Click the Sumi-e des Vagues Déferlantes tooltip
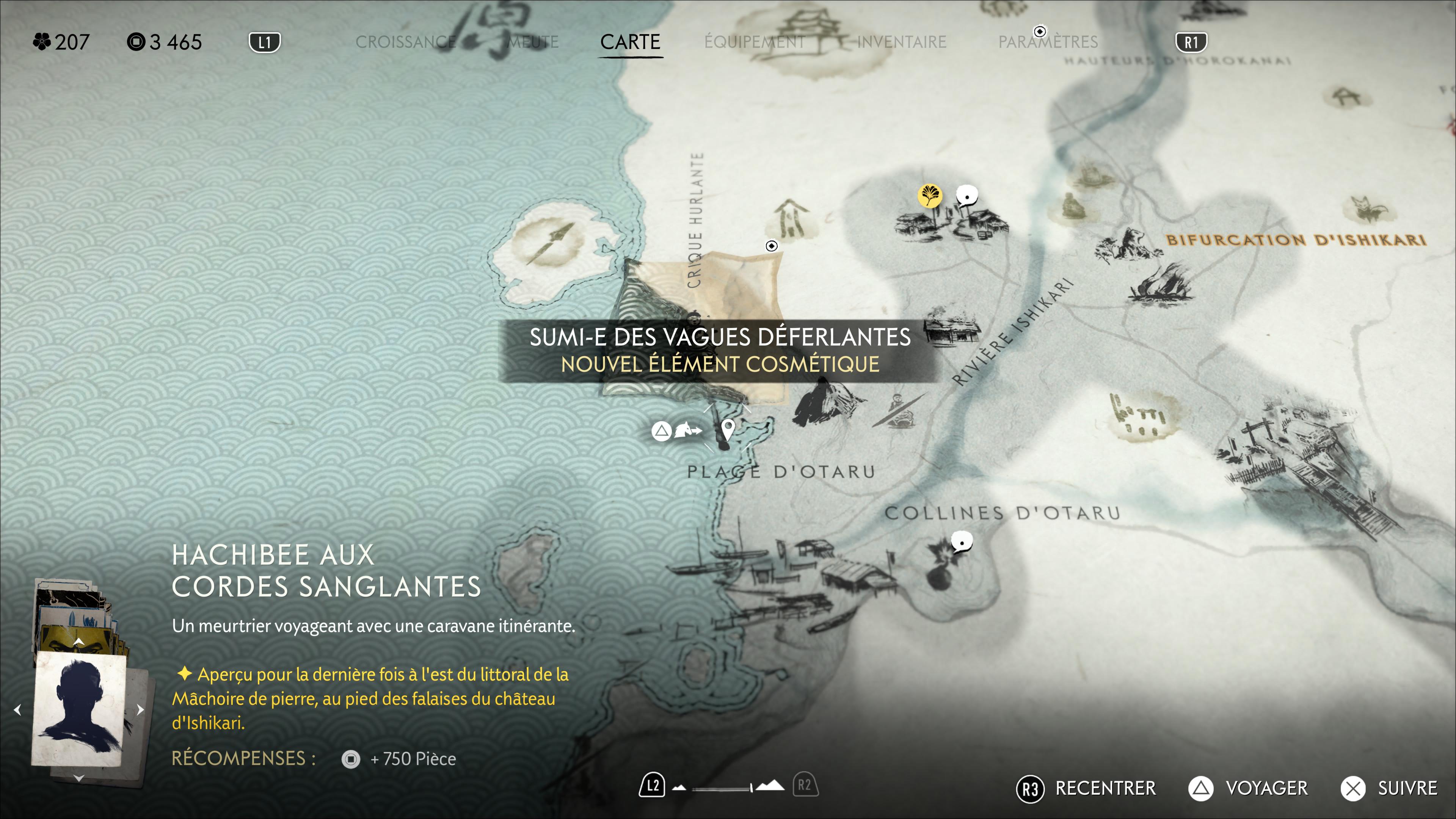Viewport: 1456px width, 819px height. click(x=720, y=350)
